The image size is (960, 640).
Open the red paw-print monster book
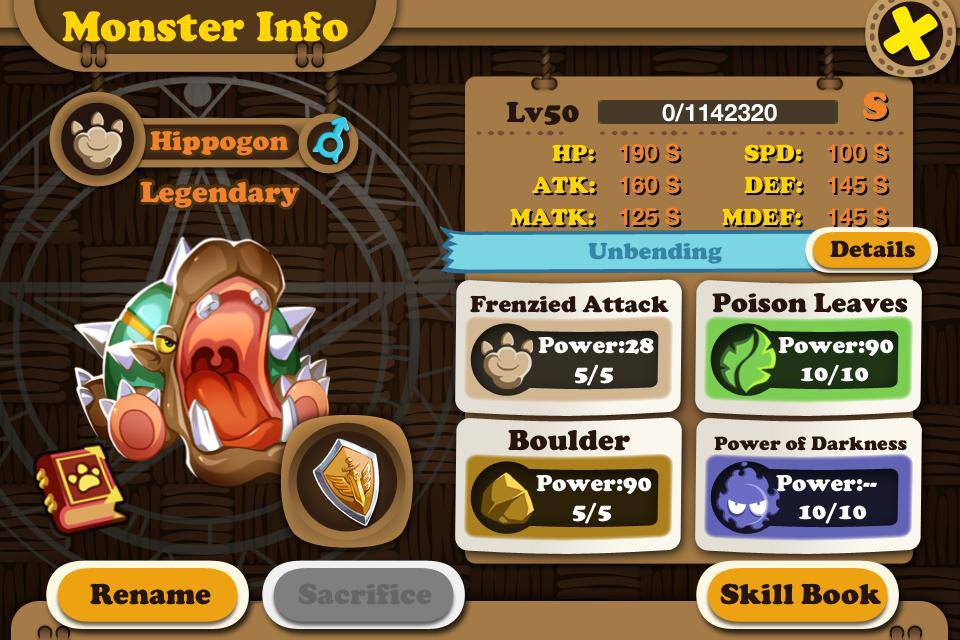[80, 487]
